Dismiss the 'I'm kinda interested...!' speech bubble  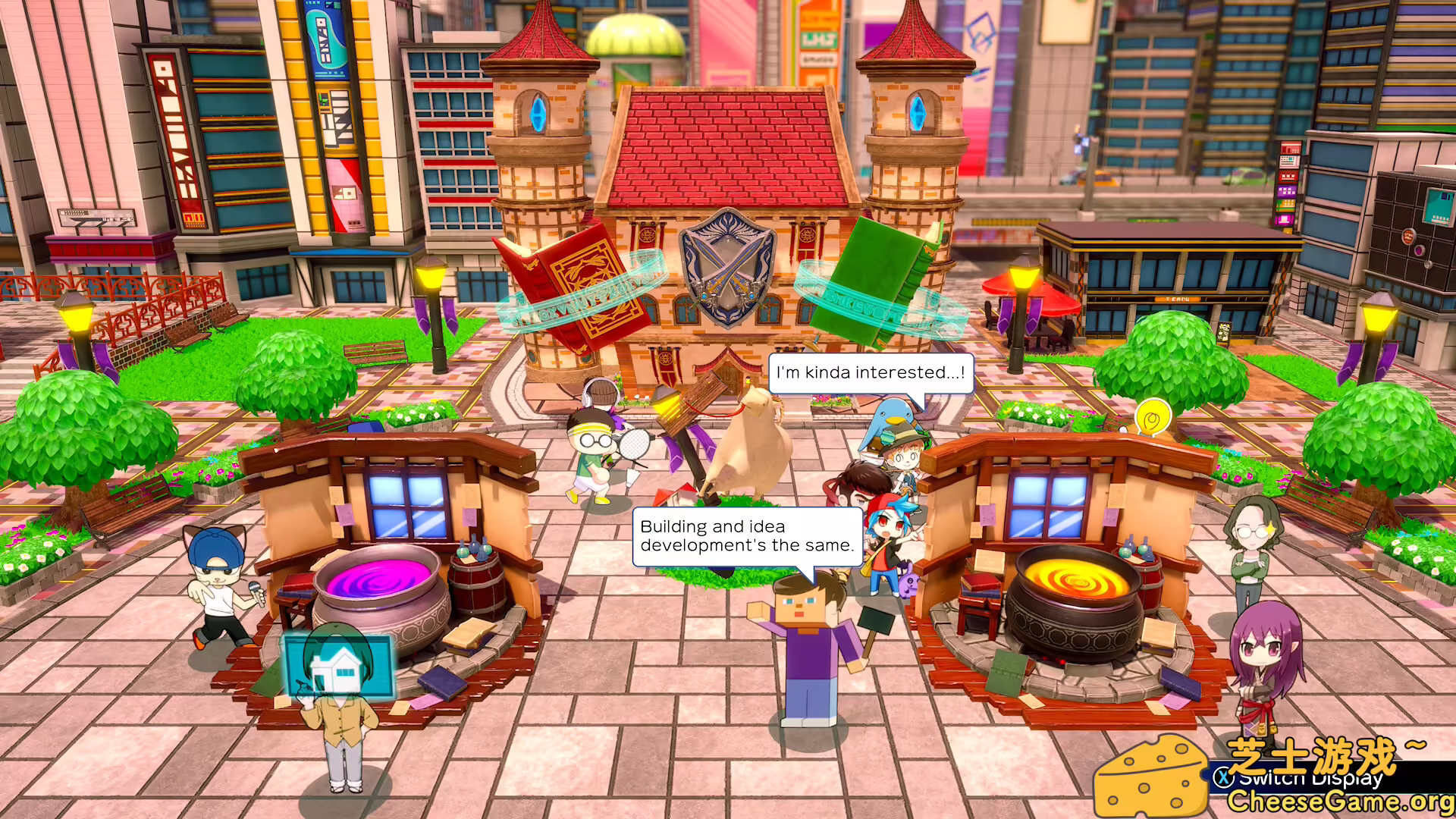871,372
